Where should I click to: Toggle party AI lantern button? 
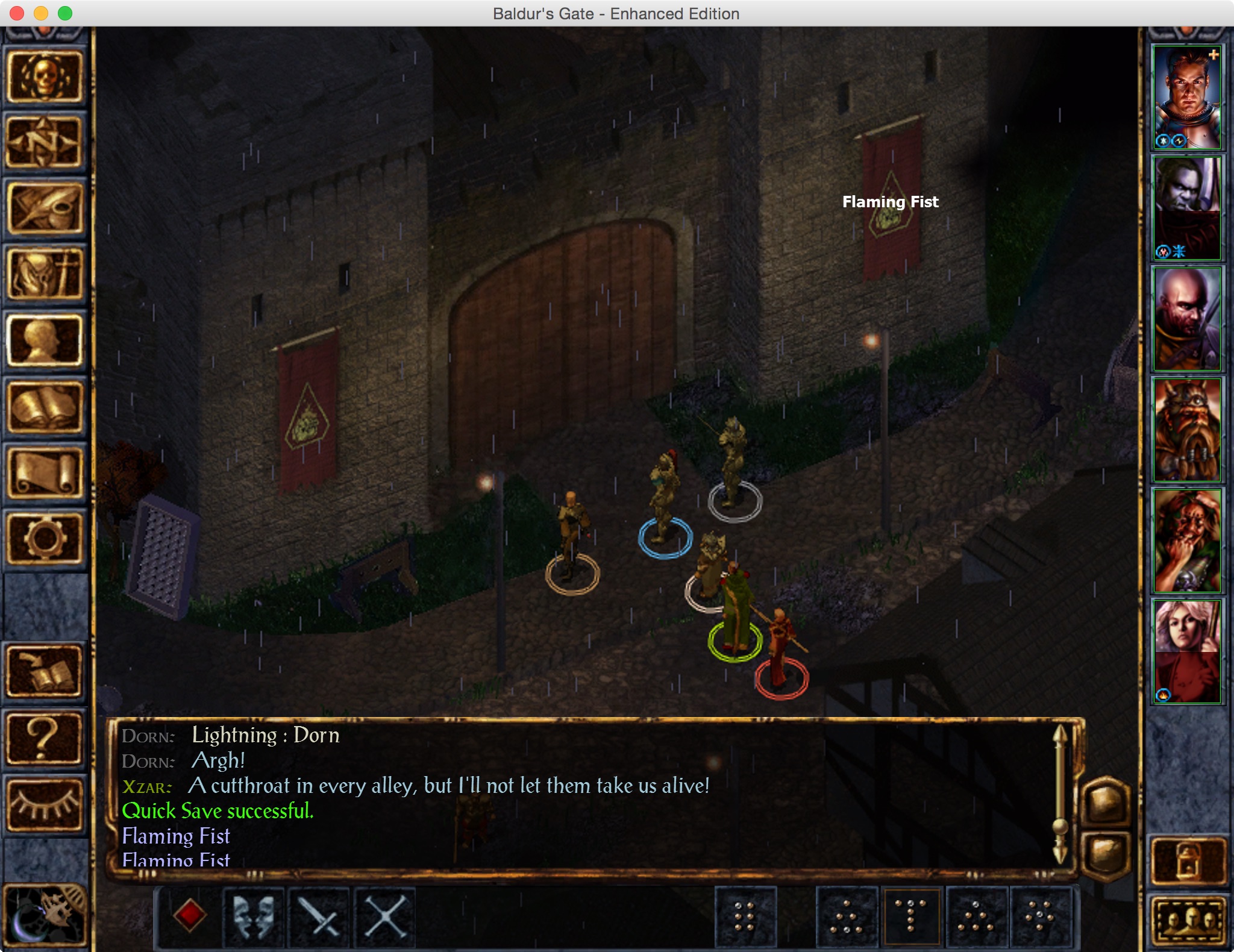1188,860
